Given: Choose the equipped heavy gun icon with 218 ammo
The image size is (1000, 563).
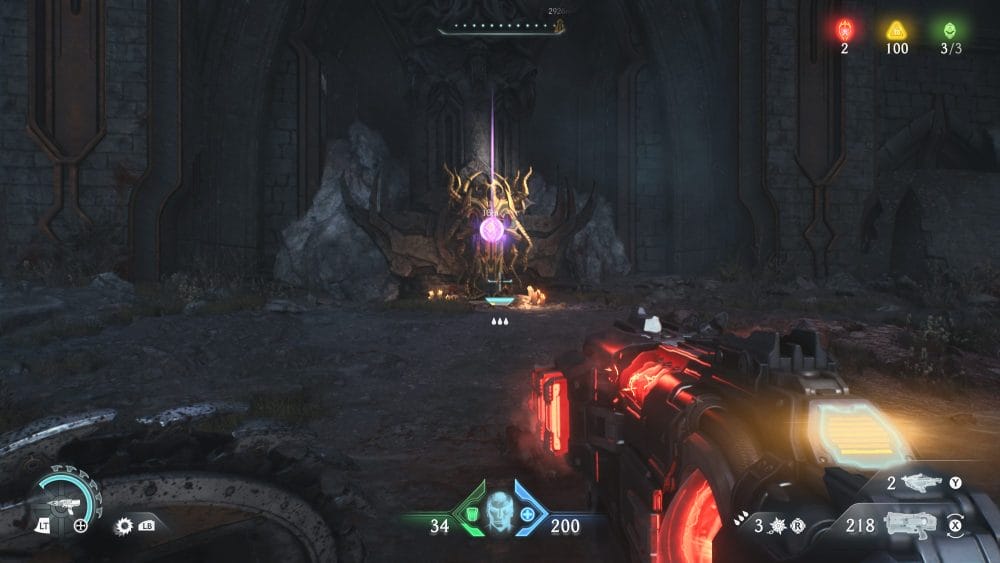Looking at the screenshot, I should click(910, 524).
